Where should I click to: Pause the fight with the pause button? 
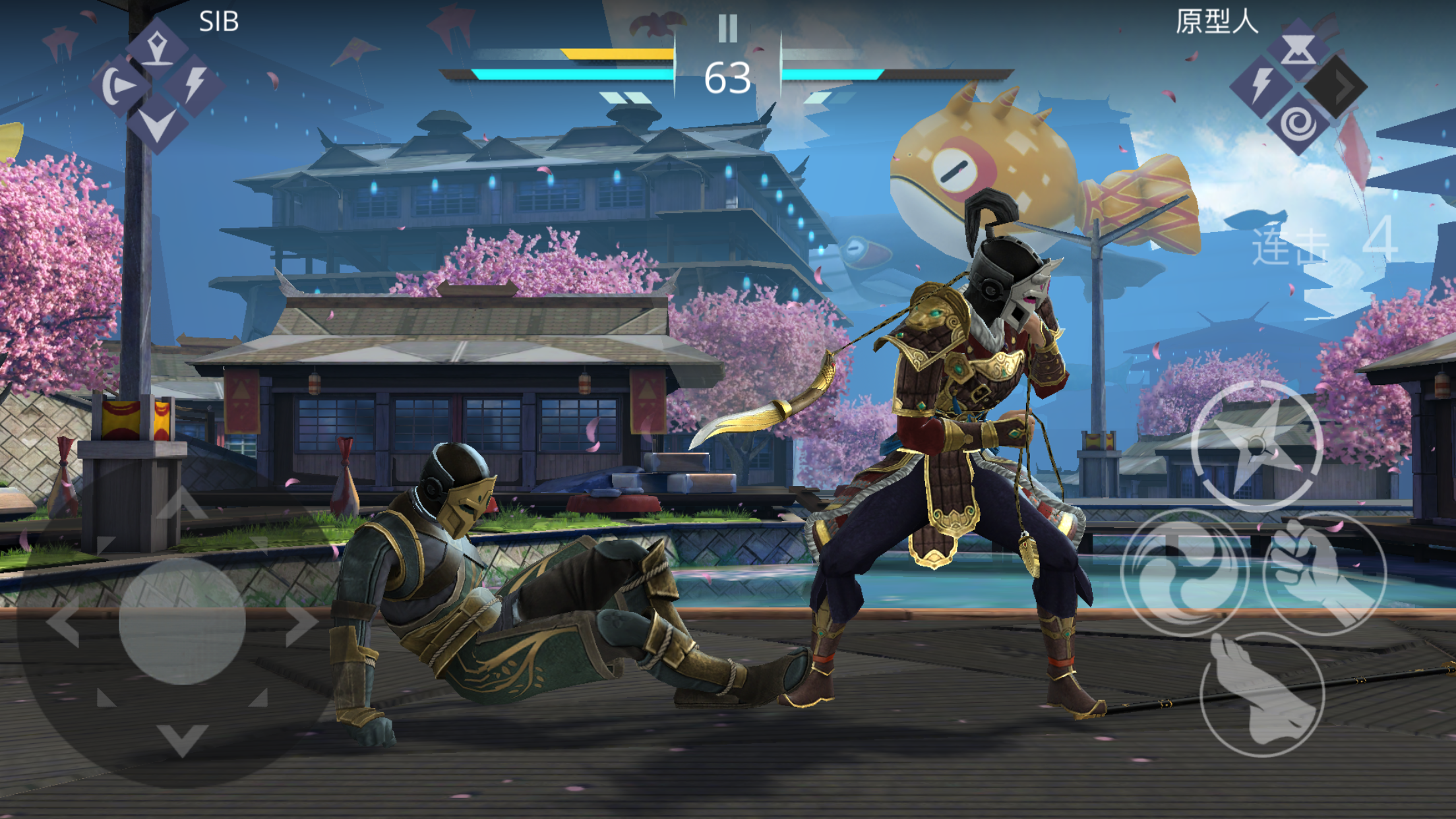tap(727, 28)
